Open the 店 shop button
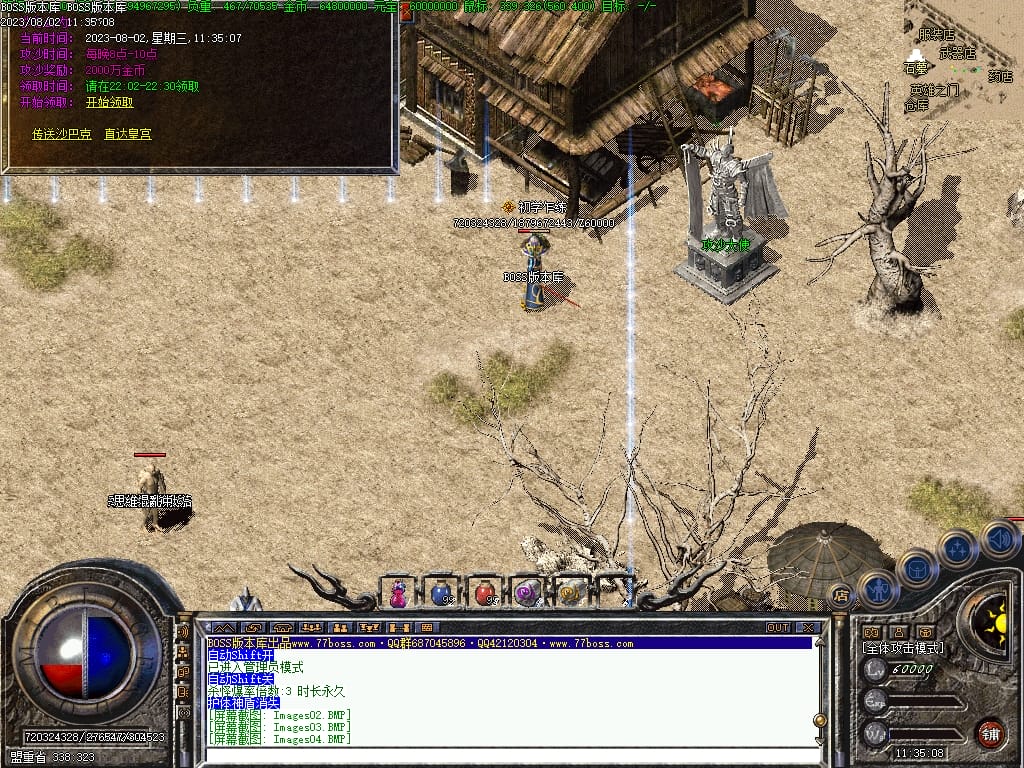Image resolution: width=1024 pixels, height=768 pixels. click(841, 594)
